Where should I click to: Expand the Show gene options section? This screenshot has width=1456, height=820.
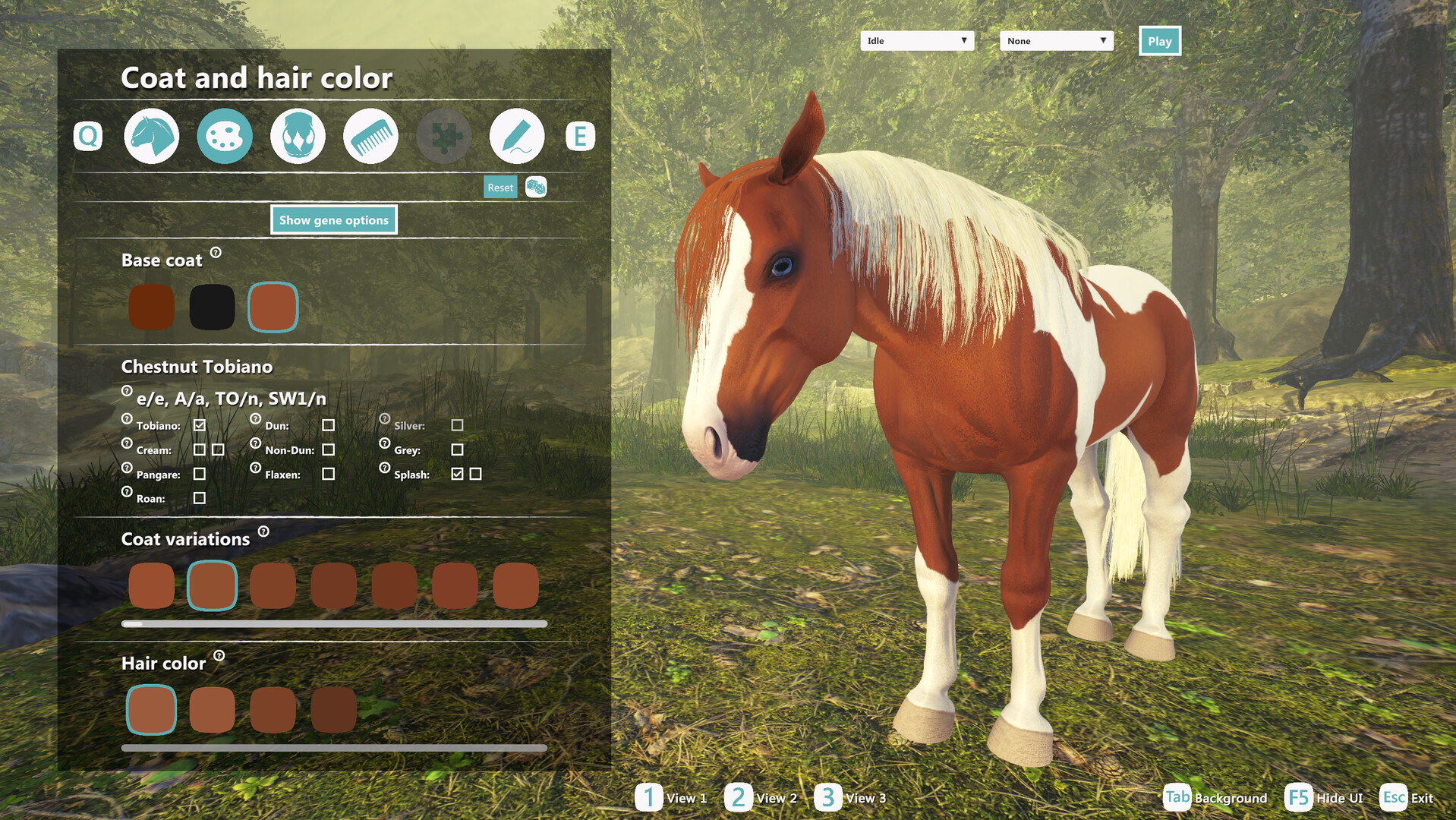(x=333, y=219)
